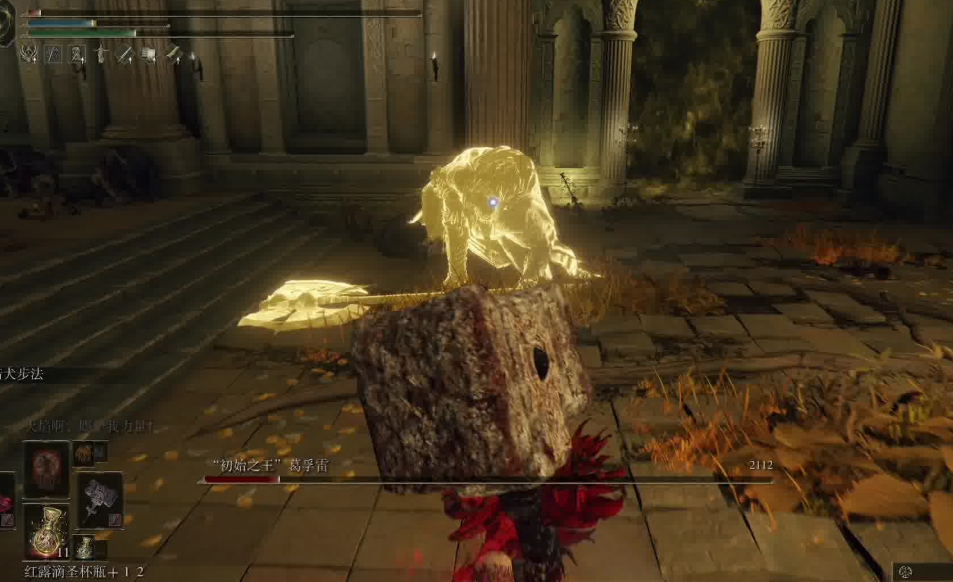Pick the small flask icon beside the crimson flask

point(87,547)
